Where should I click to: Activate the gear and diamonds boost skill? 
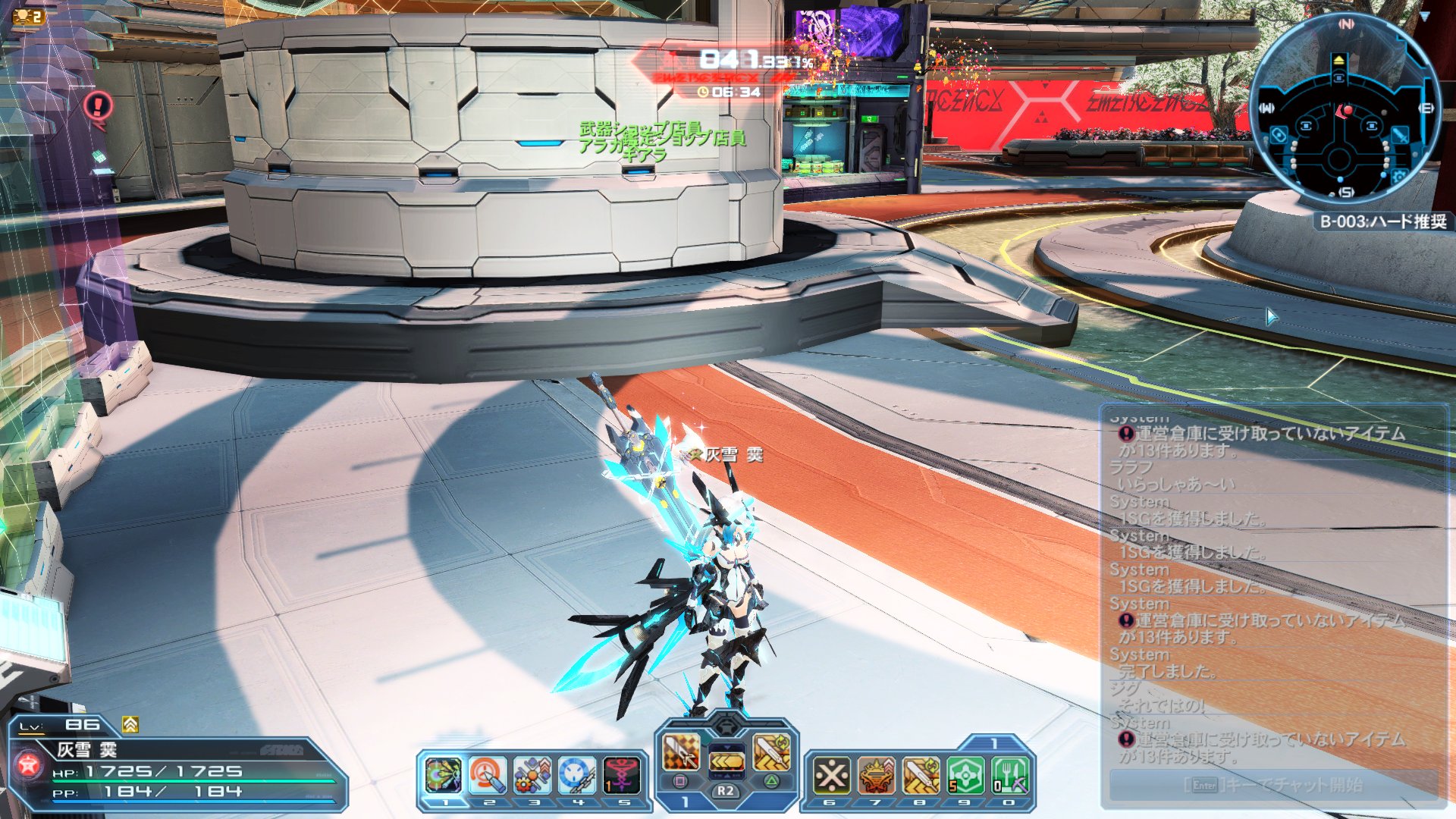[532, 776]
